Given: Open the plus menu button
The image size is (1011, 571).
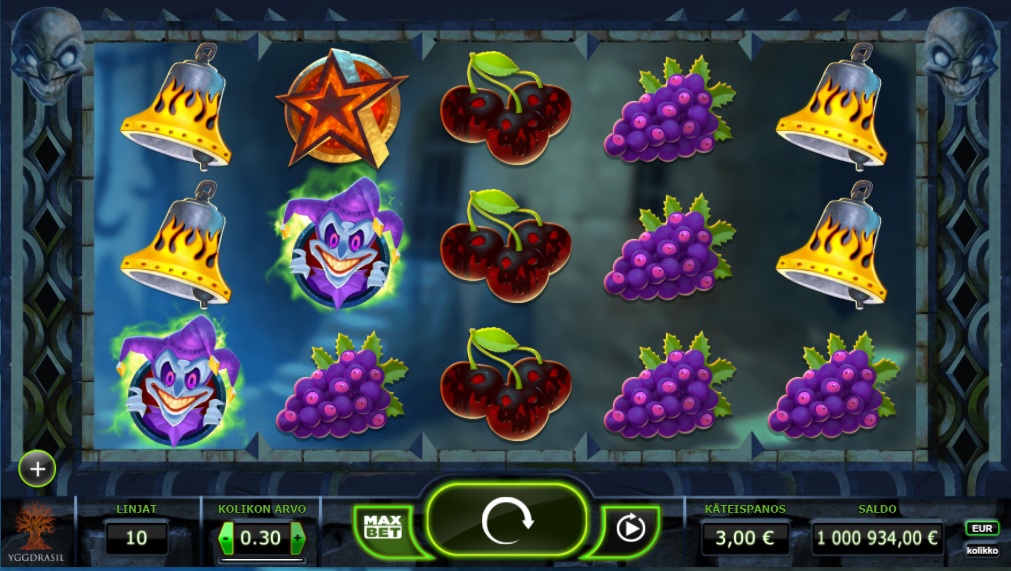Looking at the screenshot, I should (37, 468).
